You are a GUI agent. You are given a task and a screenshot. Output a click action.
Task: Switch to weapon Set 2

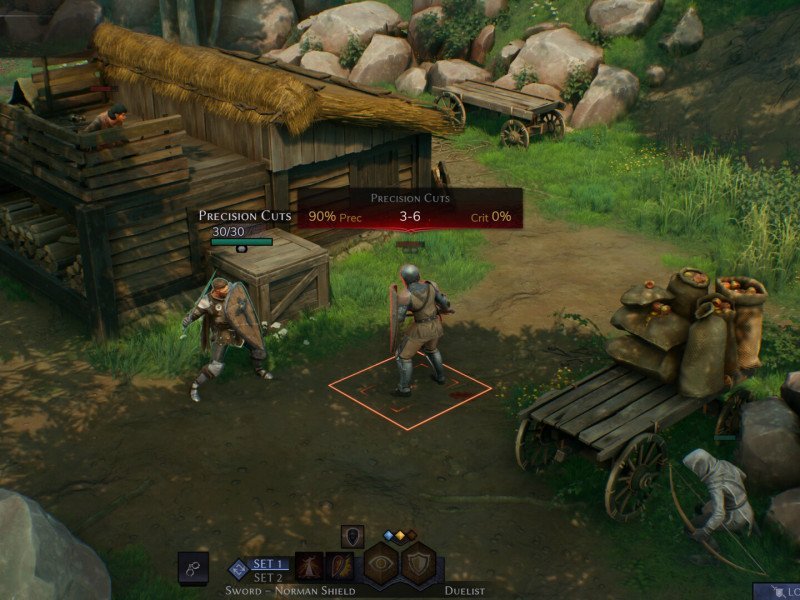(x=270, y=577)
